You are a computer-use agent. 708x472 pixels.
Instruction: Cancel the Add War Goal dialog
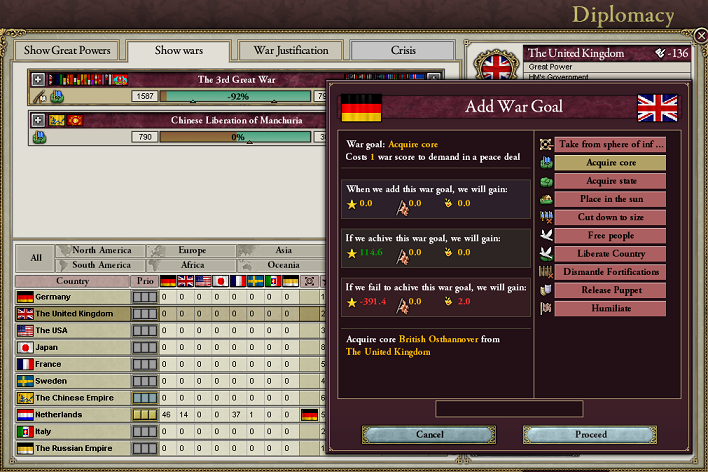(429, 435)
